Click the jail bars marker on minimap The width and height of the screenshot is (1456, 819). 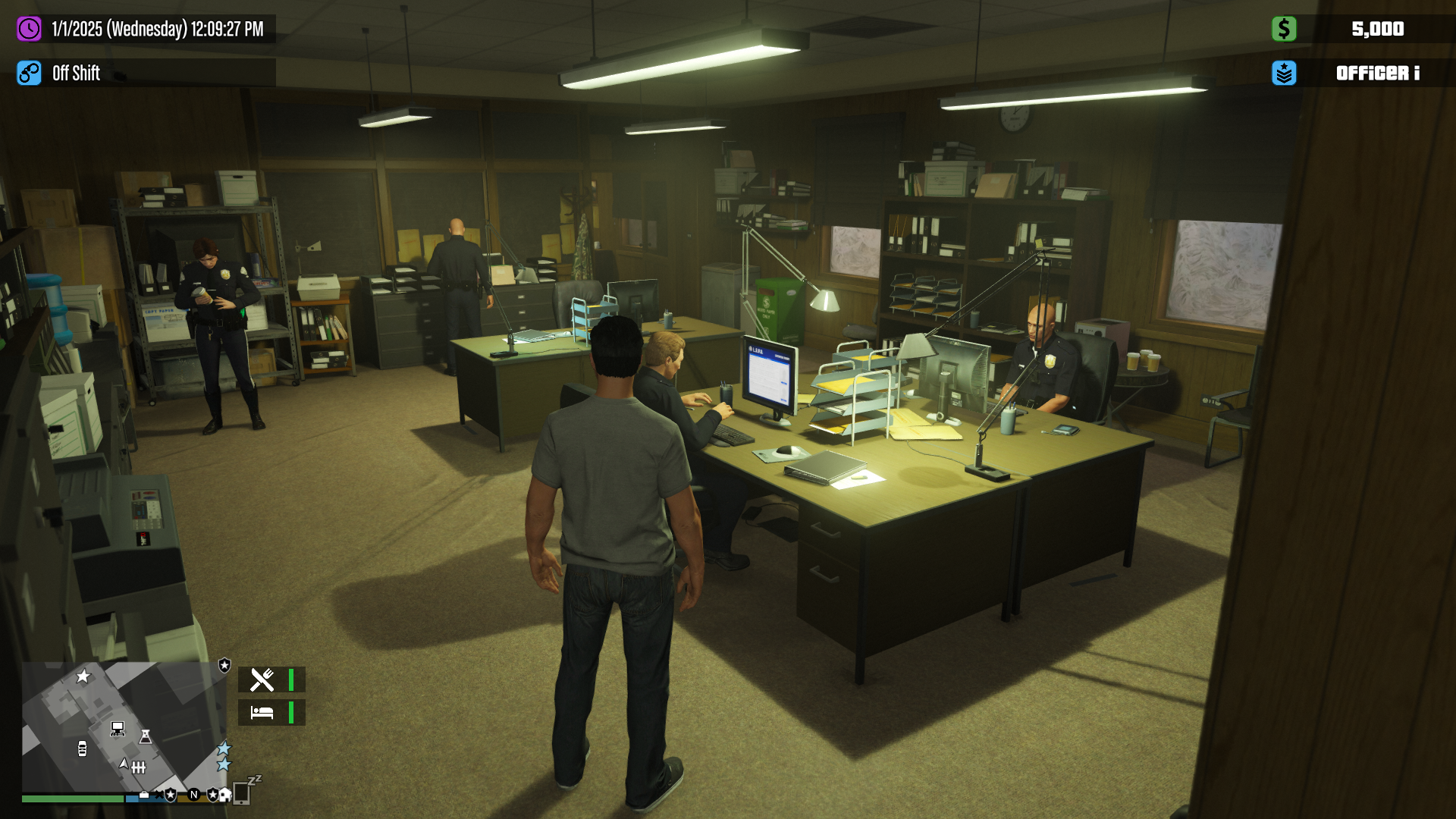138,767
